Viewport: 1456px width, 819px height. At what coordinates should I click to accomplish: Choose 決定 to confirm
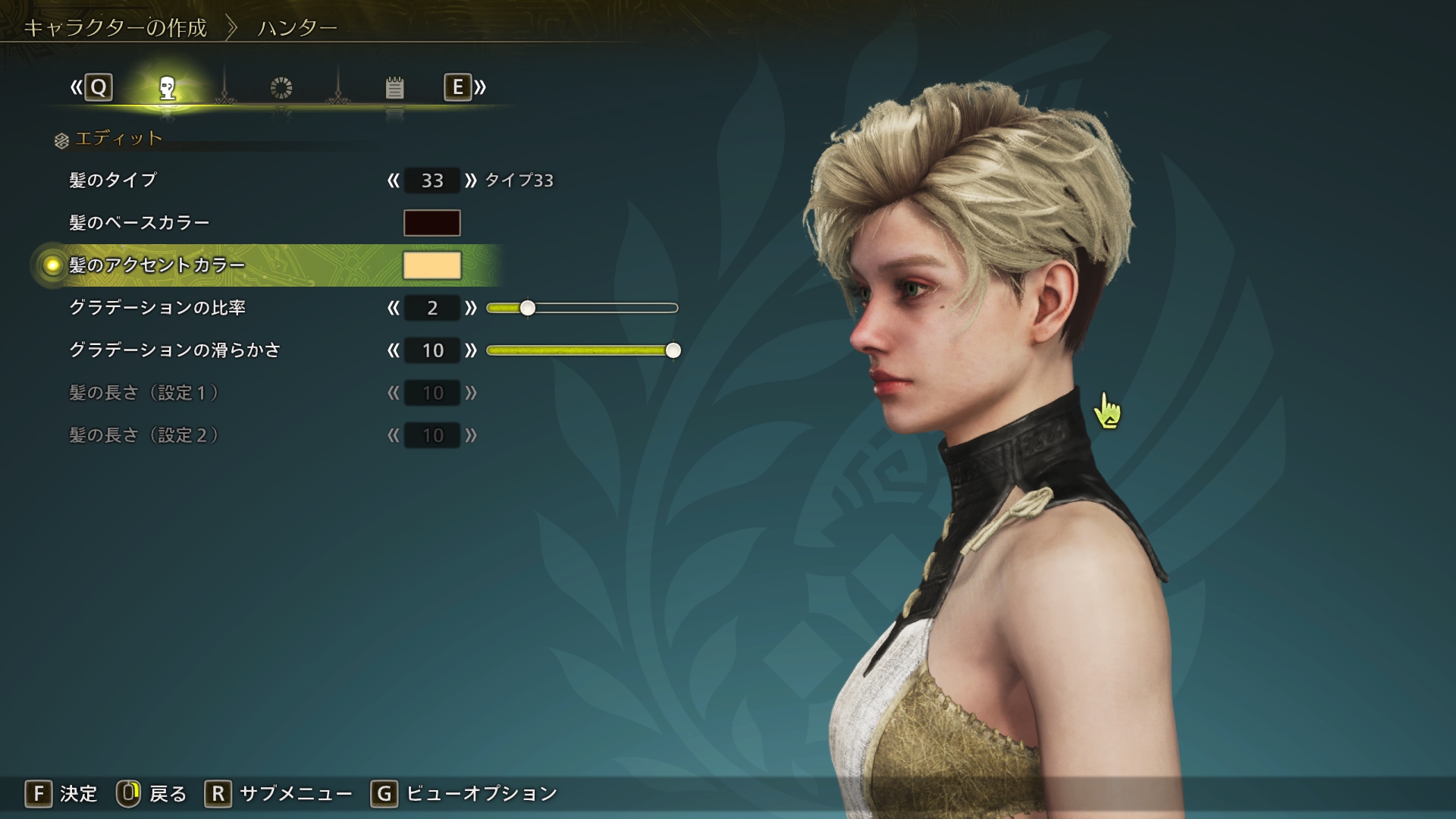(62, 794)
